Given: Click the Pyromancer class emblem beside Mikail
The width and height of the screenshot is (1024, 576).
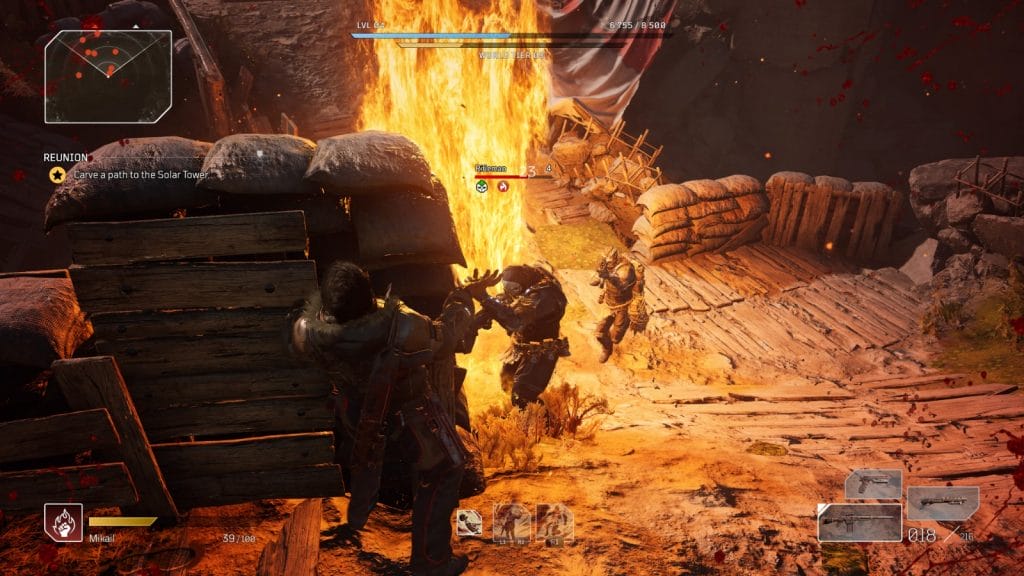Looking at the screenshot, I should [63, 522].
